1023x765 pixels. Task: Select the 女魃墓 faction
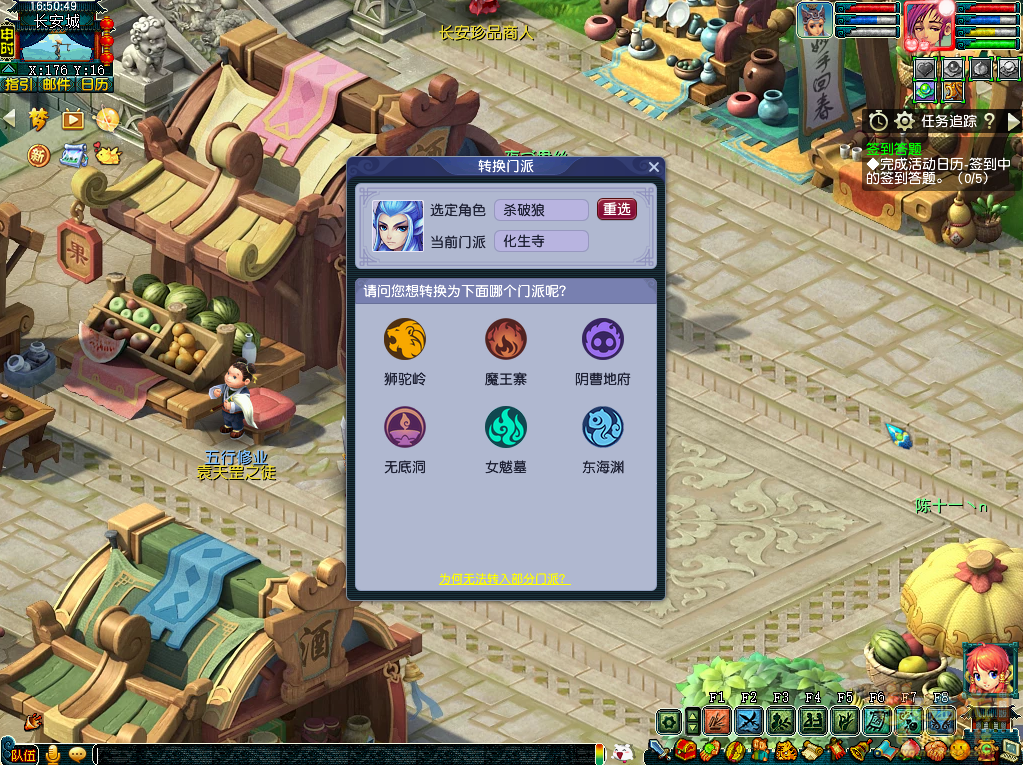(505, 428)
